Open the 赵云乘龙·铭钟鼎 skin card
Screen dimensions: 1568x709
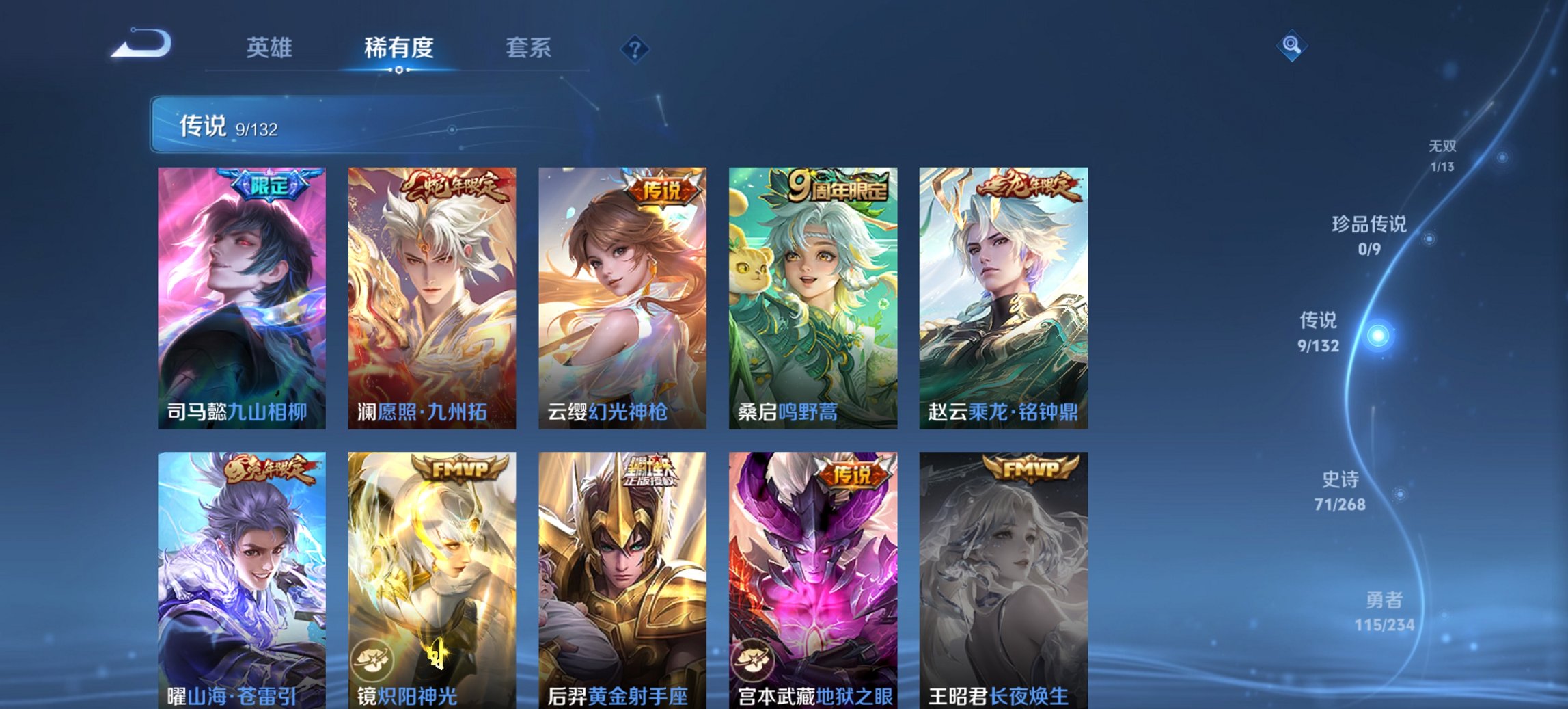(x=1003, y=294)
